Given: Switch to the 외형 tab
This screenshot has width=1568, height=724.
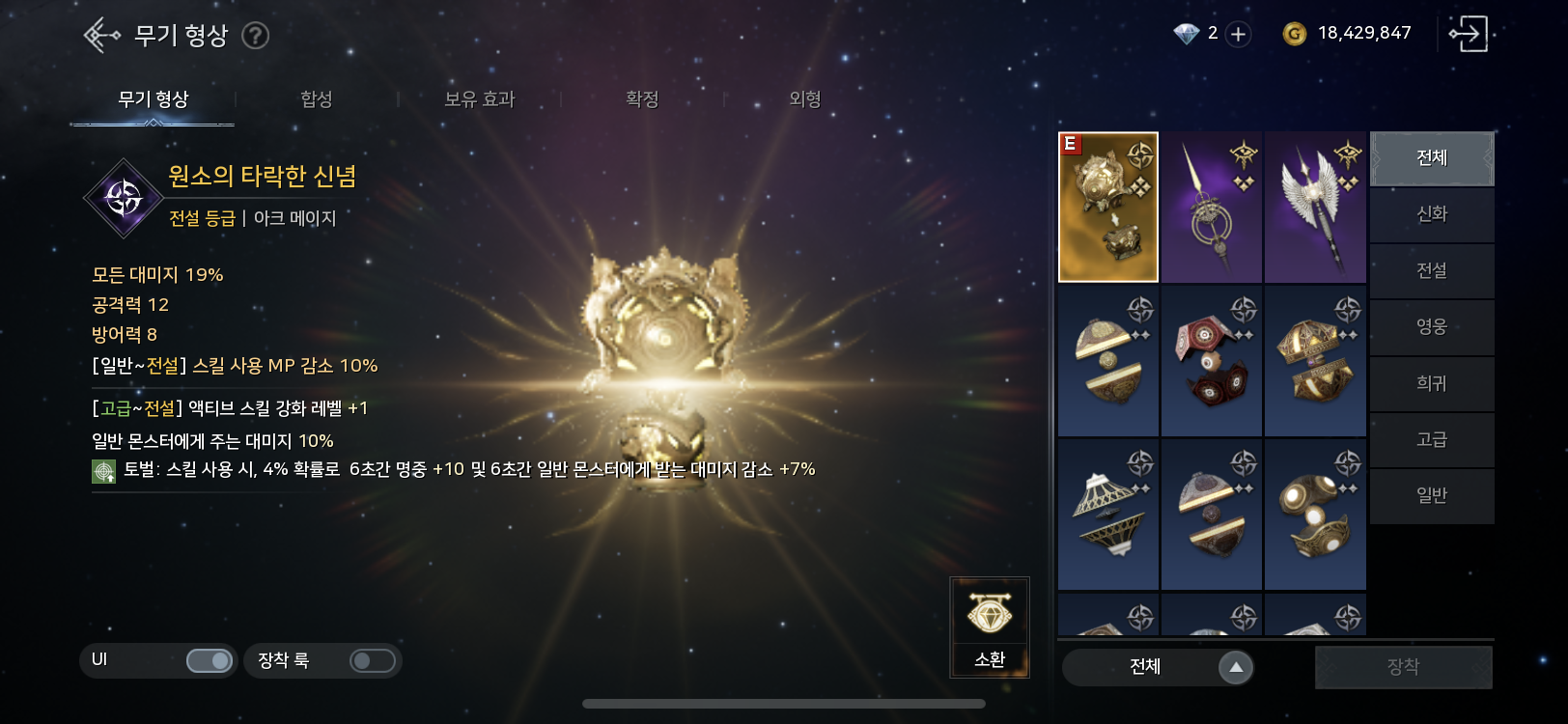Looking at the screenshot, I should coord(804,99).
